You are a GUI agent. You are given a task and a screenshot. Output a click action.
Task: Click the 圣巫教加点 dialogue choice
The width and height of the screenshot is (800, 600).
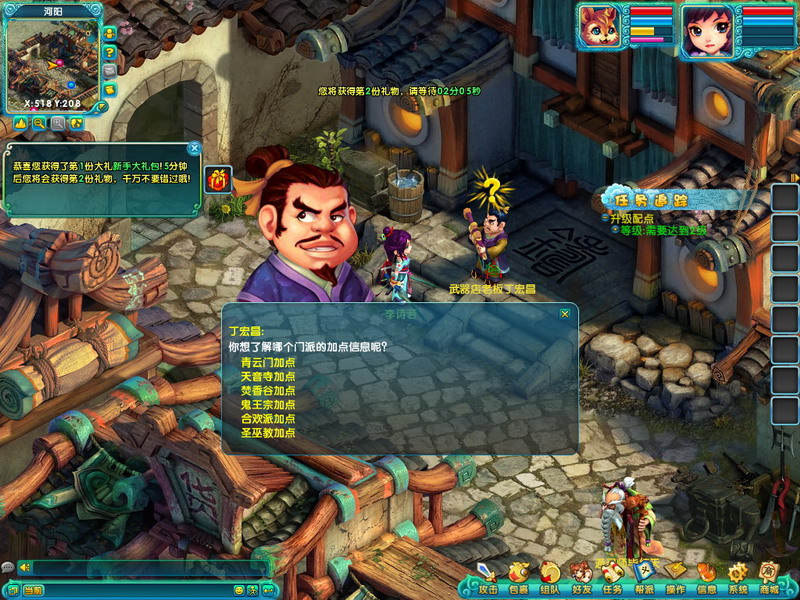tap(268, 432)
